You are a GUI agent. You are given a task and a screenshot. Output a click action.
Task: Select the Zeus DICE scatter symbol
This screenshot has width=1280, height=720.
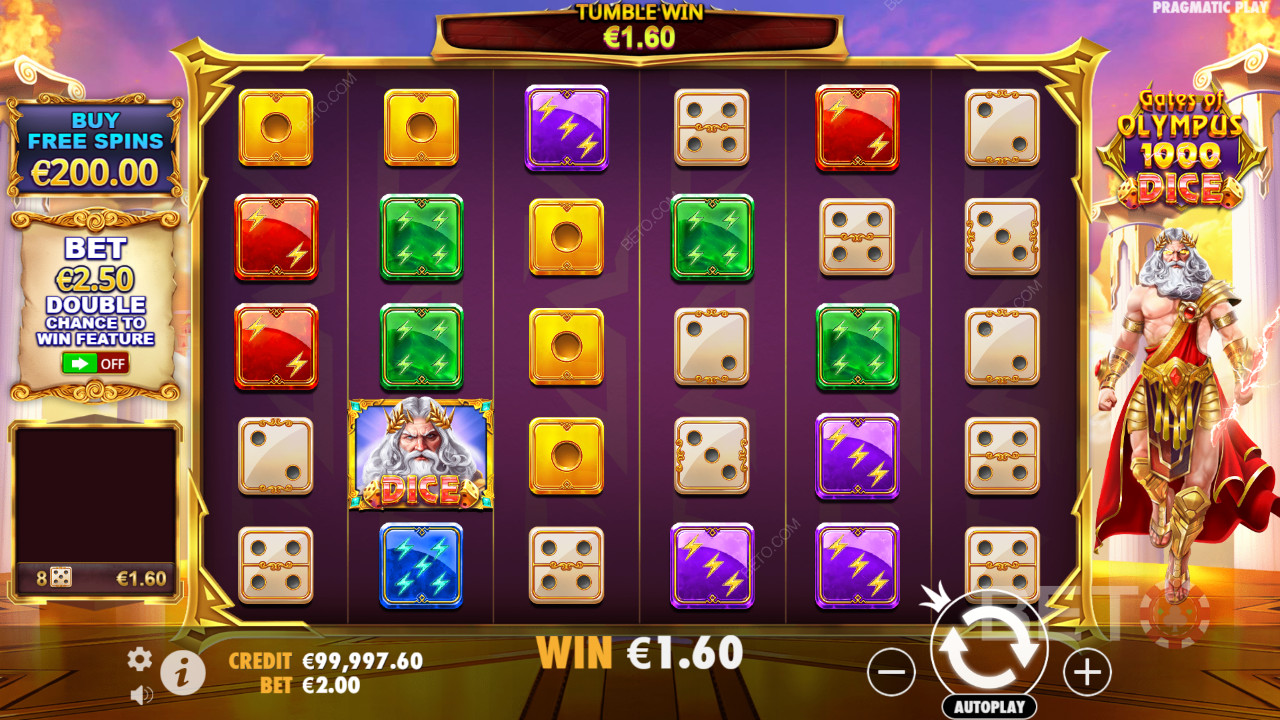coord(421,455)
